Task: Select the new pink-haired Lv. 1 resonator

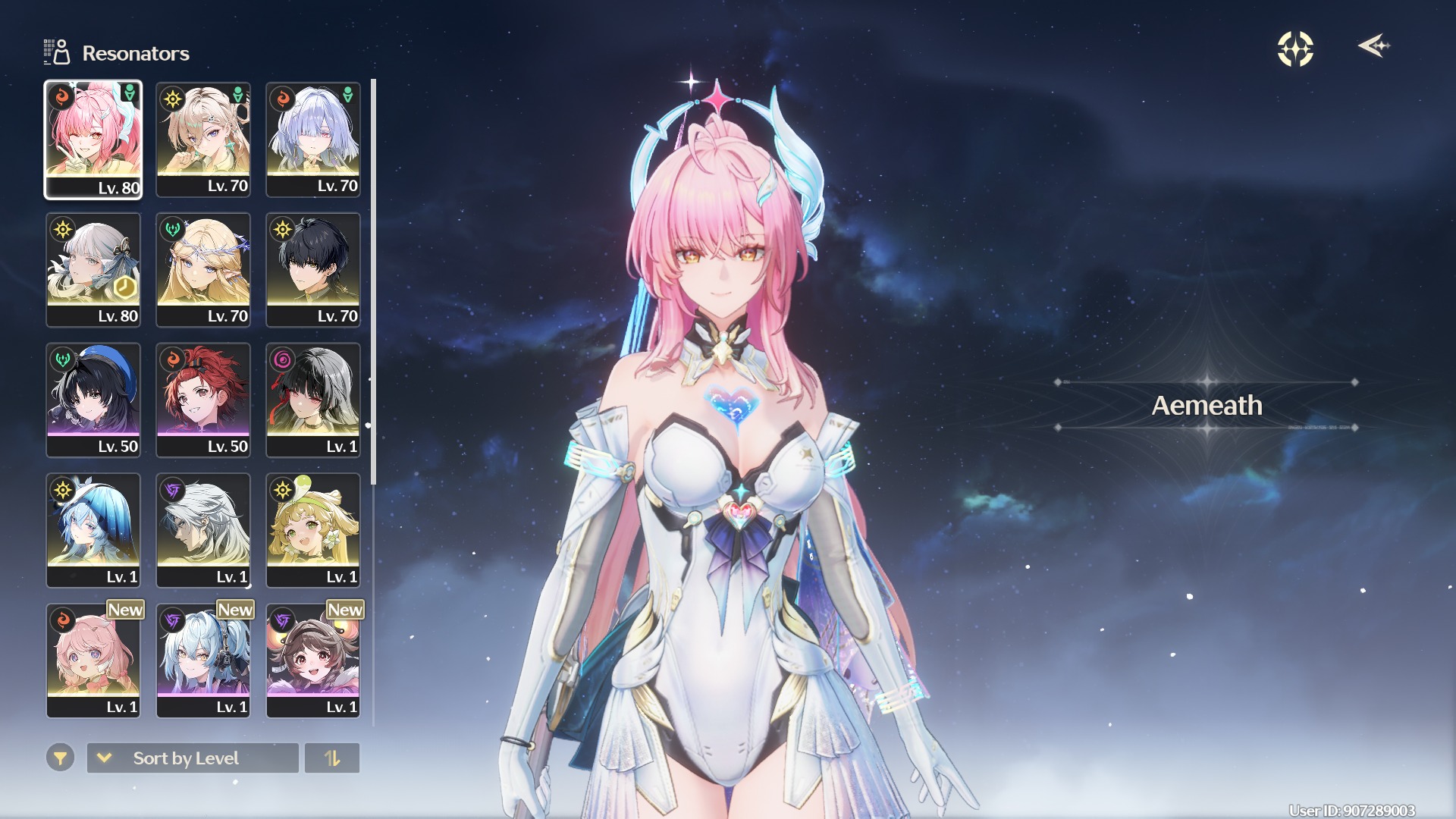Action: click(93, 661)
